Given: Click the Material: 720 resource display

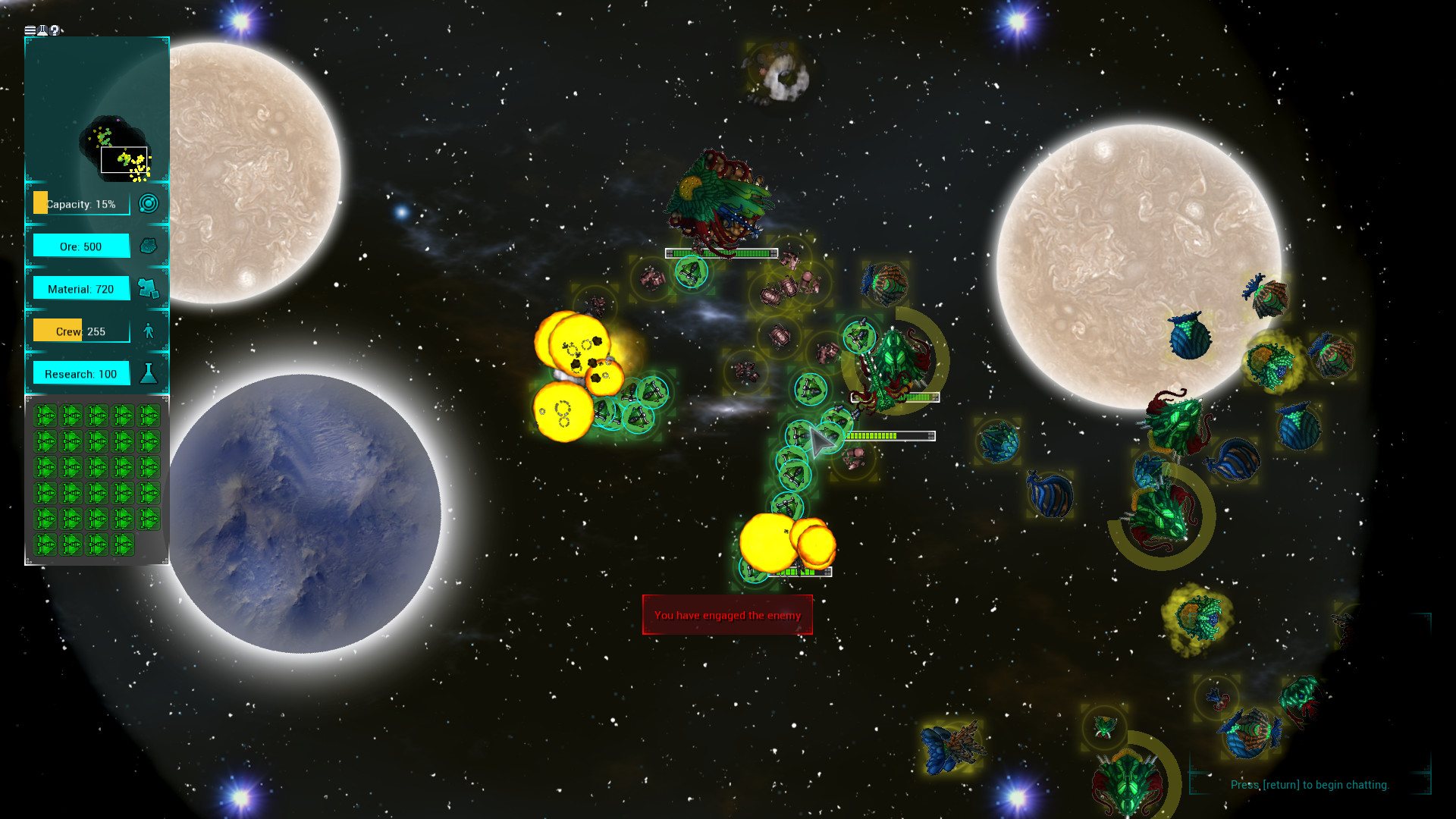Looking at the screenshot, I should point(80,288).
